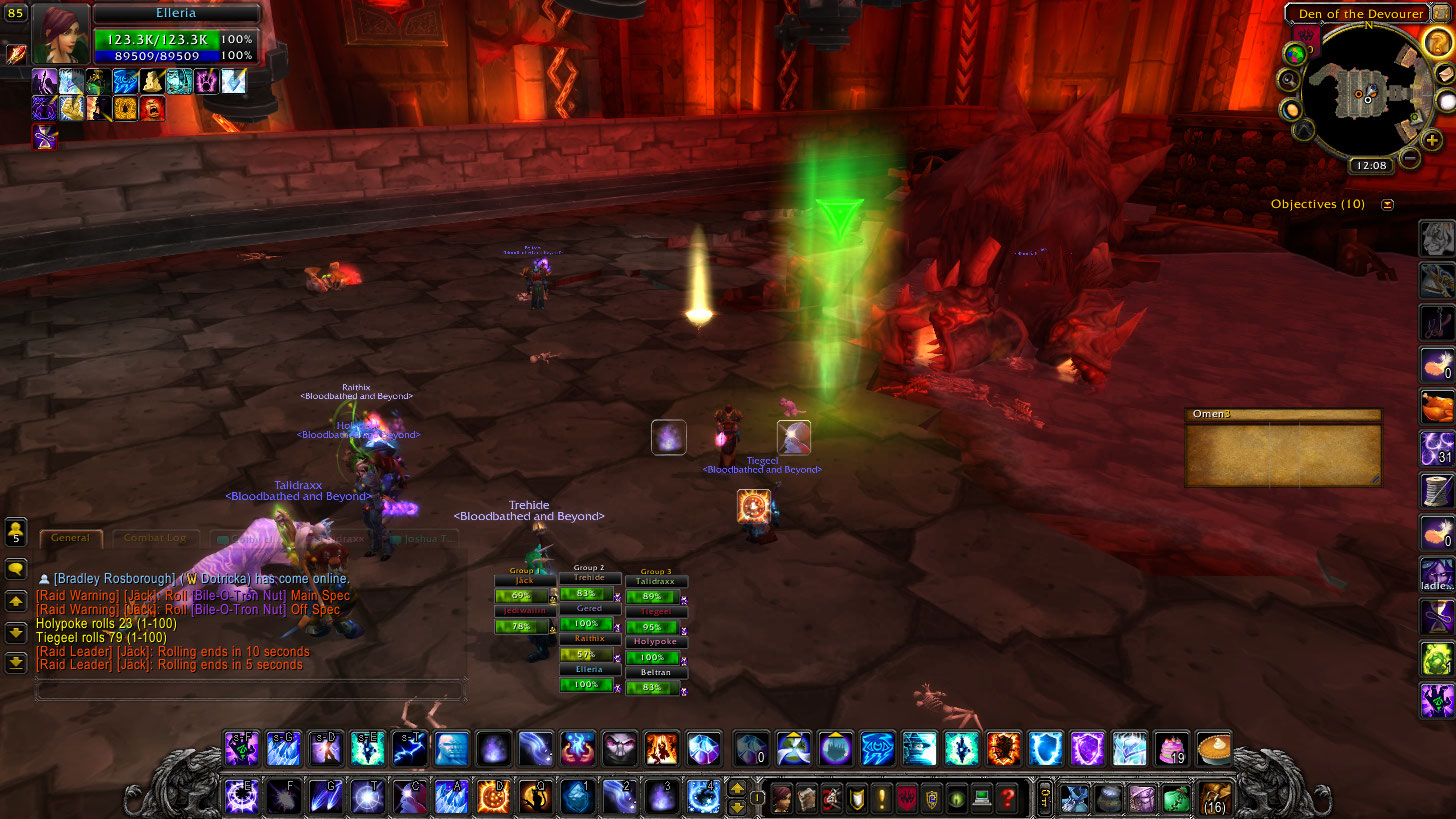Zoom out the minimap with the minus button
The image size is (1456, 819).
1410,157
